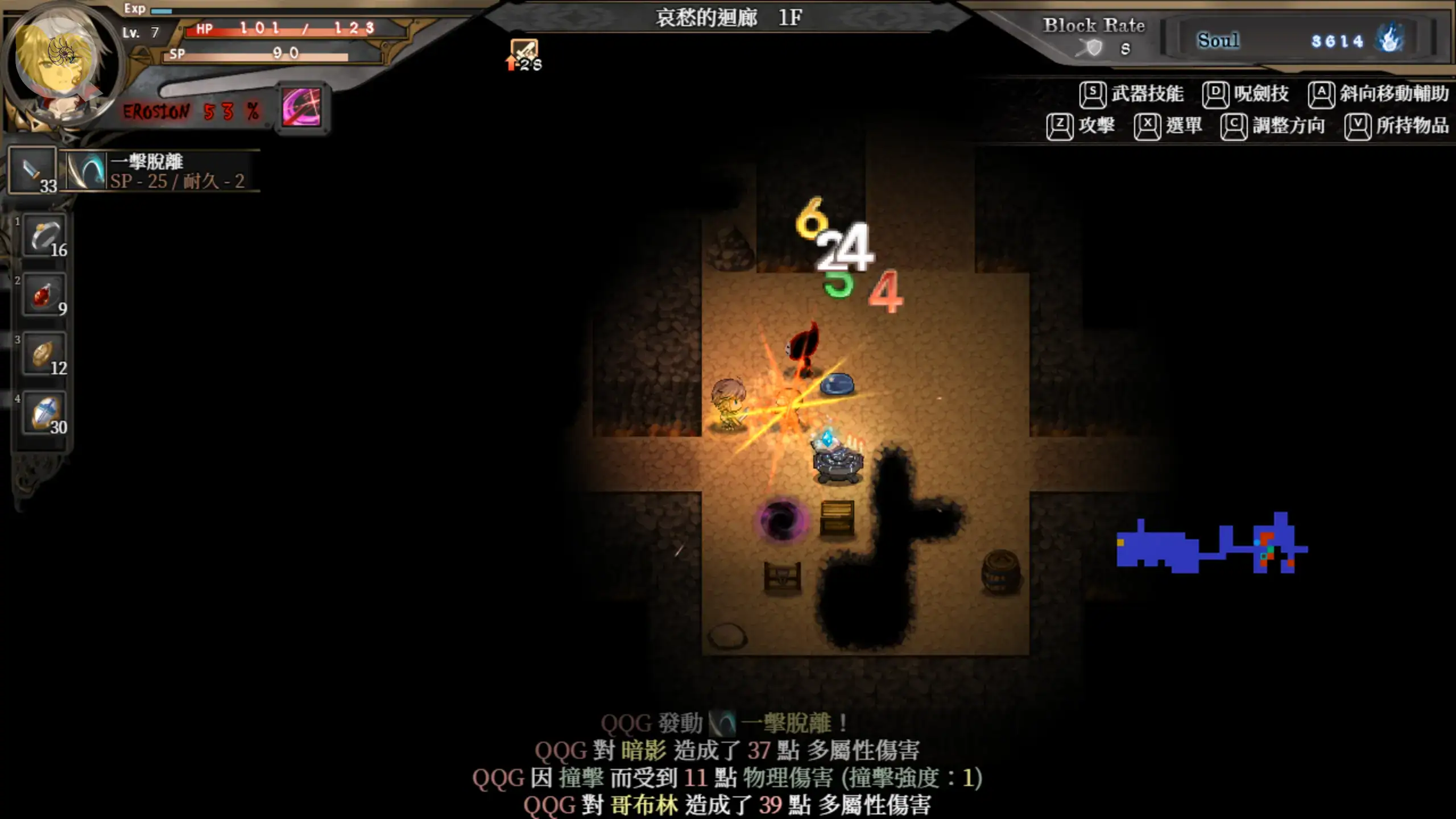Open the blue dungeon minimap

coord(1211,545)
